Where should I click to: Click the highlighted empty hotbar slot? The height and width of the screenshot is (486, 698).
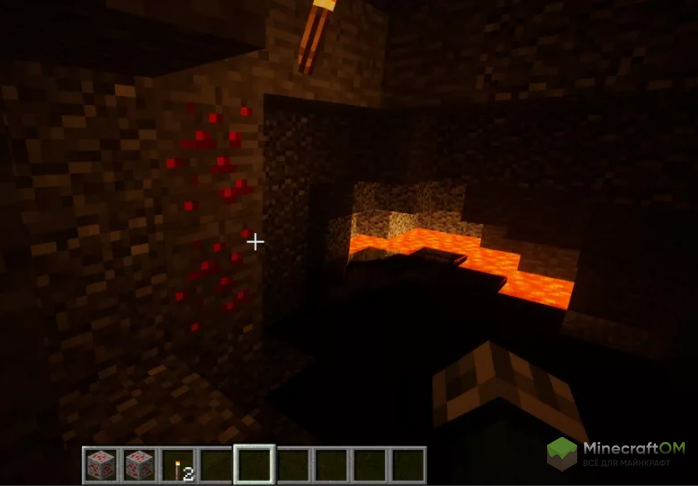point(253,465)
